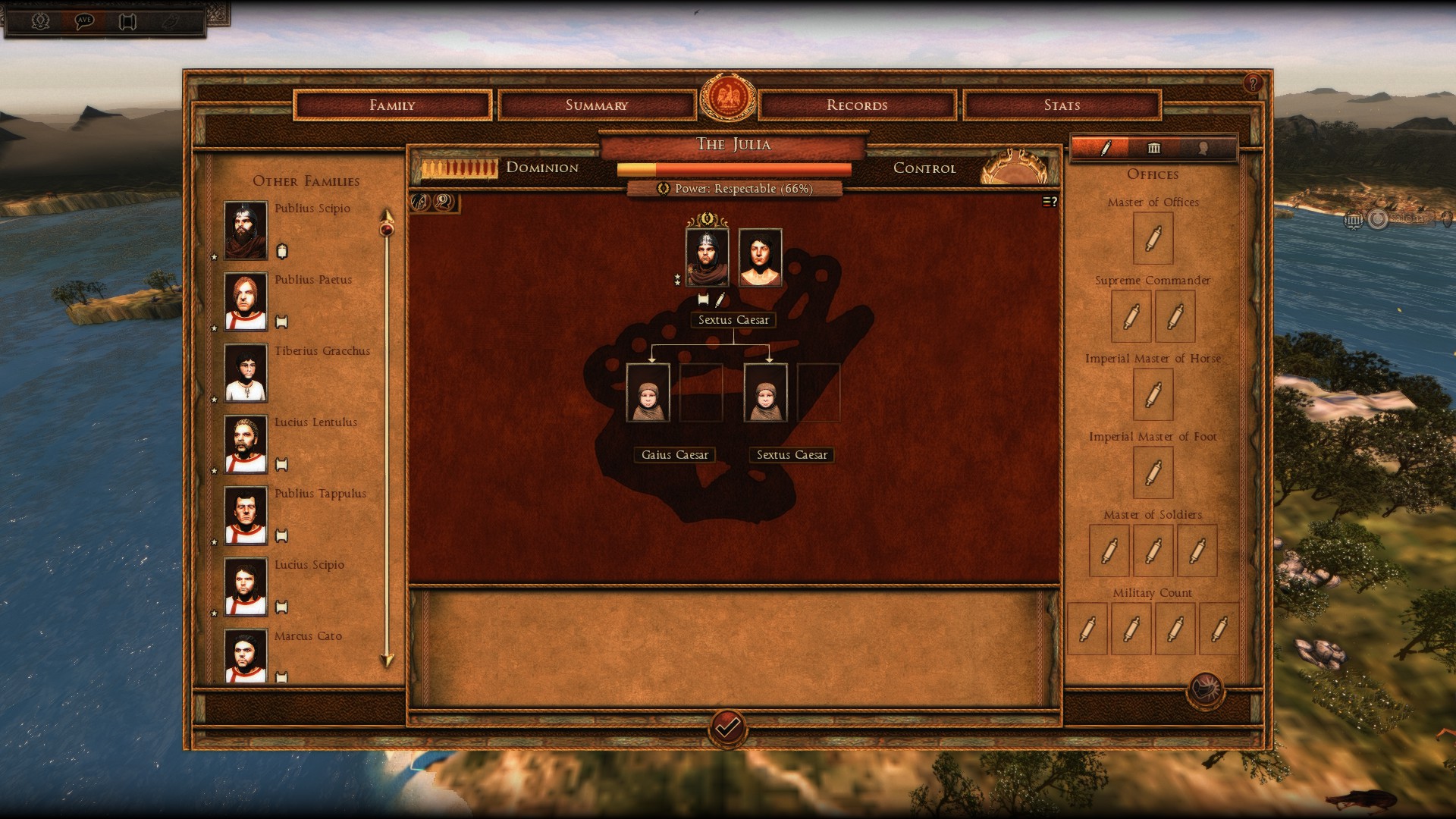Select the Imperial Master of Foot slot
The image size is (1456, 819).
click(x=1153, y=472)
